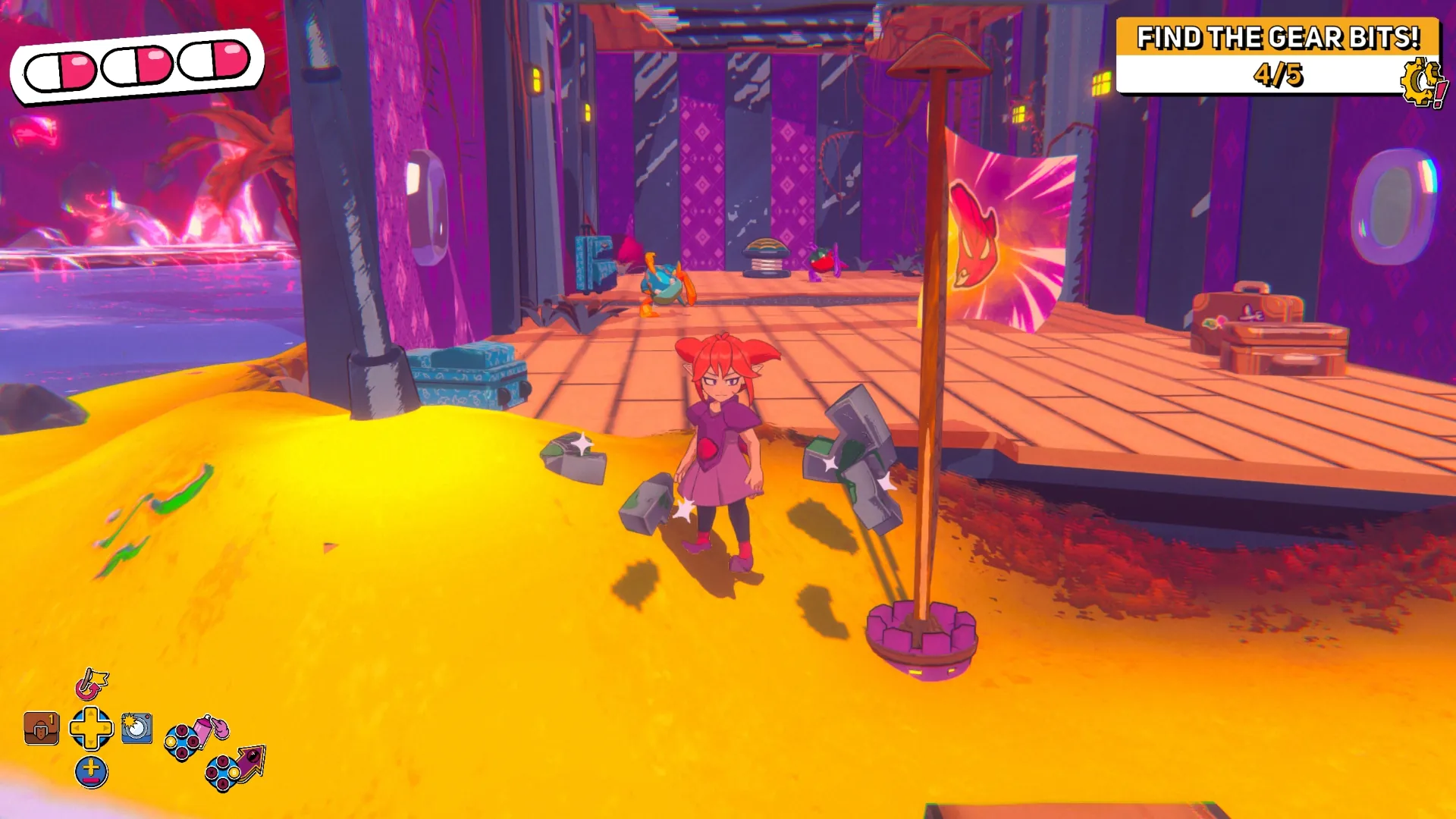Select the spray can ability icon
The width and height of the screenshot is (1456, 819).
pos(204,730)
